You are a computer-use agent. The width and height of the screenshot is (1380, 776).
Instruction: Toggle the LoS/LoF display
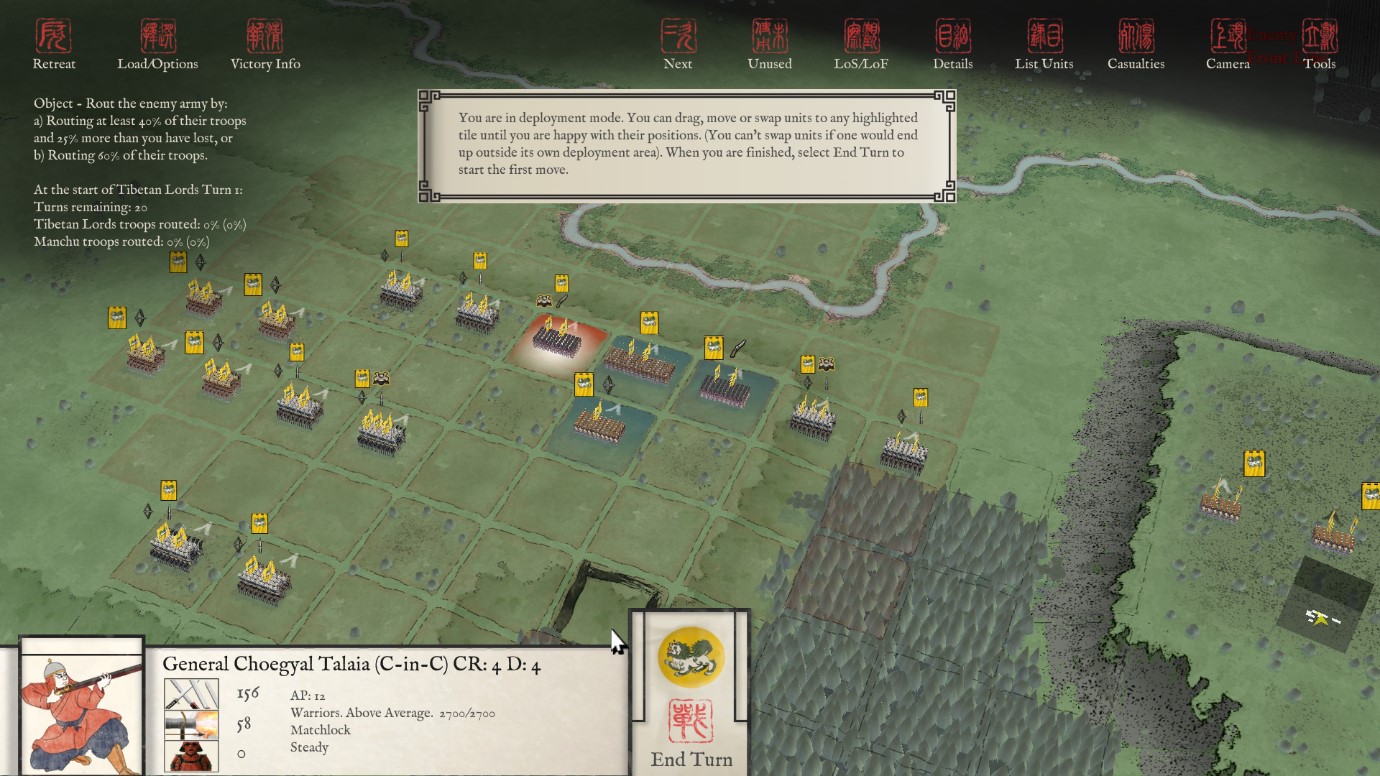(x=861, y=45)
